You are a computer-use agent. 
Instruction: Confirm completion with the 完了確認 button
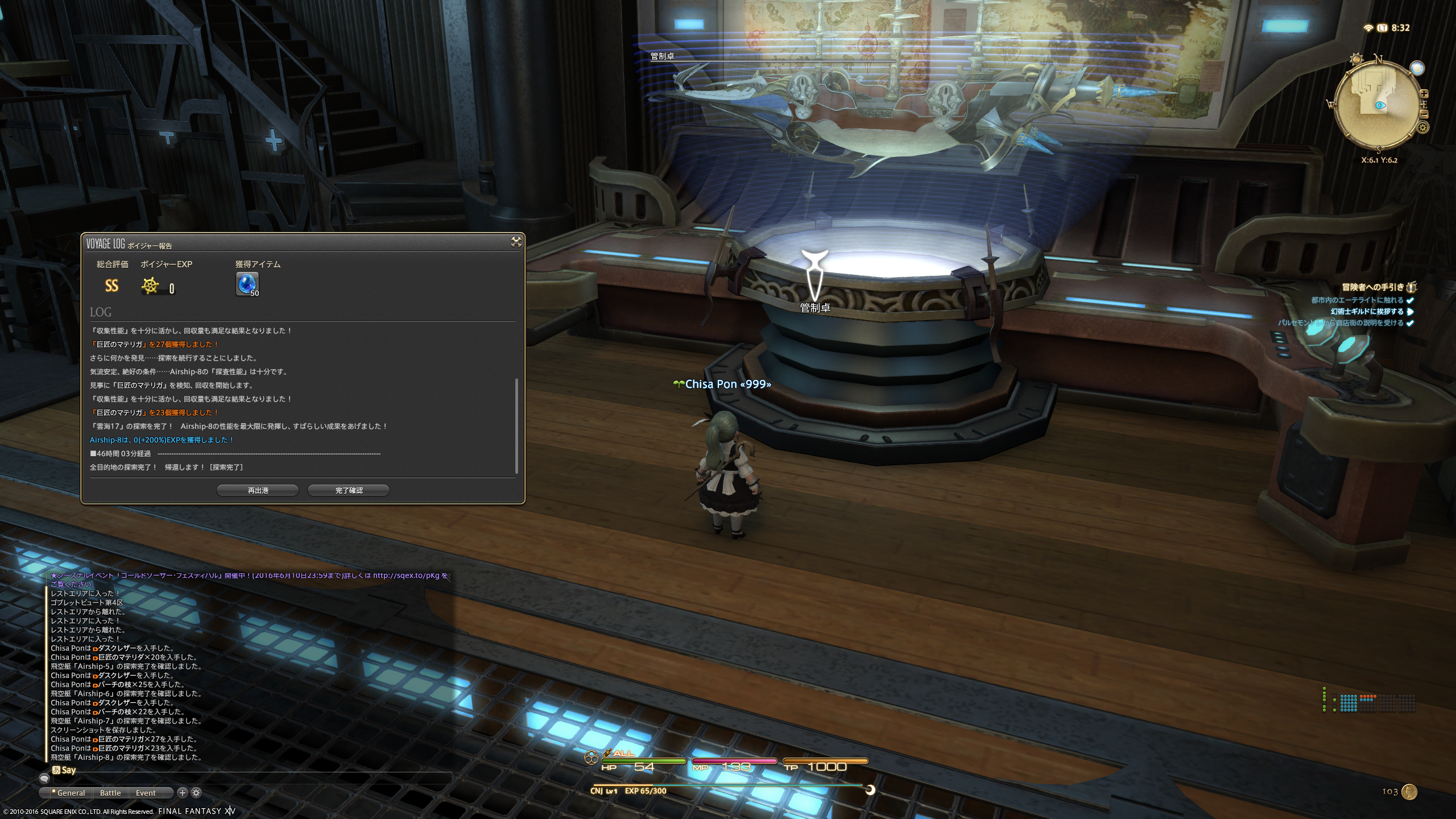349,490
